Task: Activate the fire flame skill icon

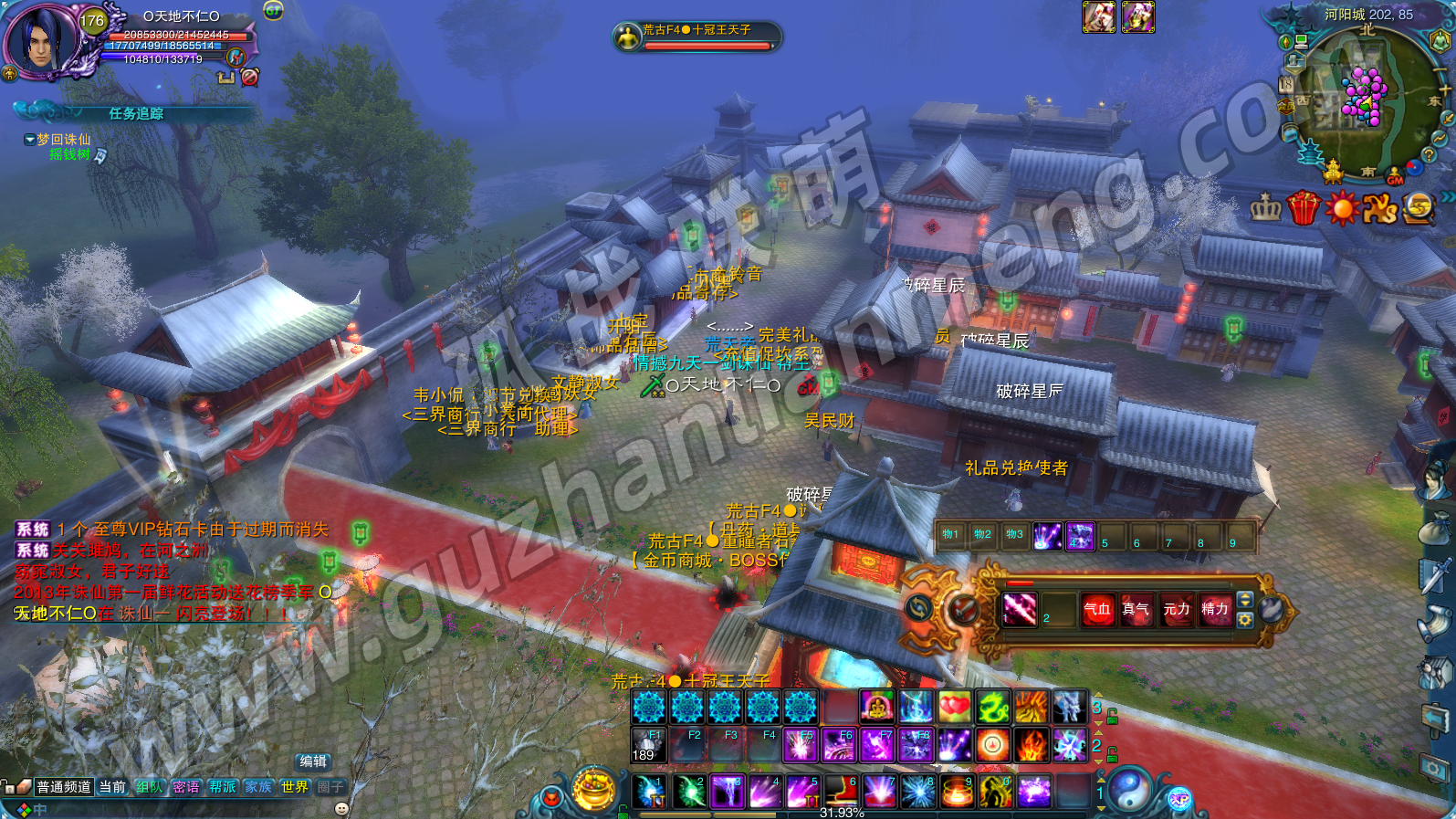Action: (1031, 745)
